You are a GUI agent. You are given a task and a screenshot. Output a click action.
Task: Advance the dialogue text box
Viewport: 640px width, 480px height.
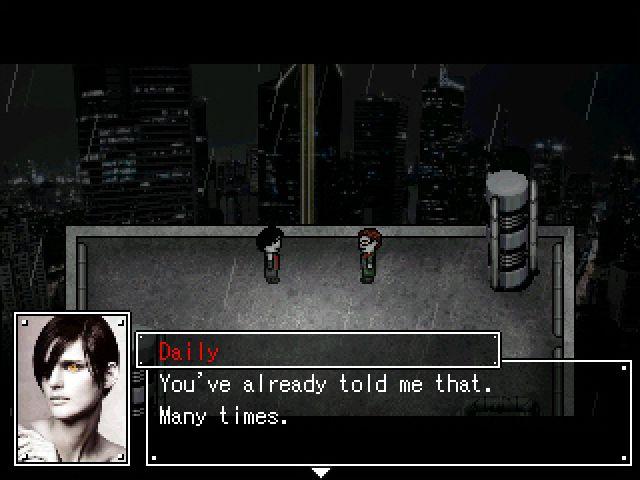pos(390,412)
